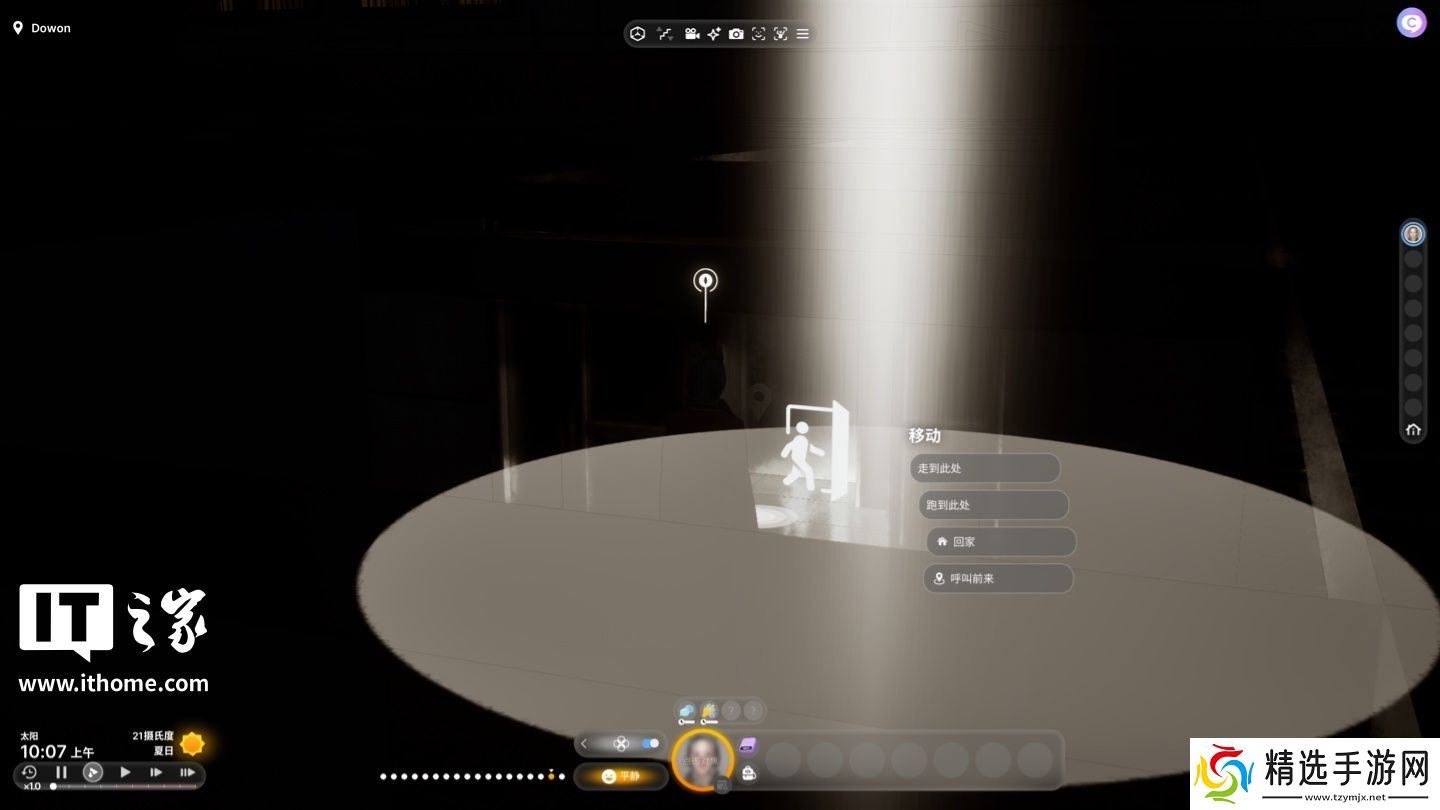Set time to normal play speed
Screen dimensions: 1440x810
pyautogui.click(x=125, y=772)
